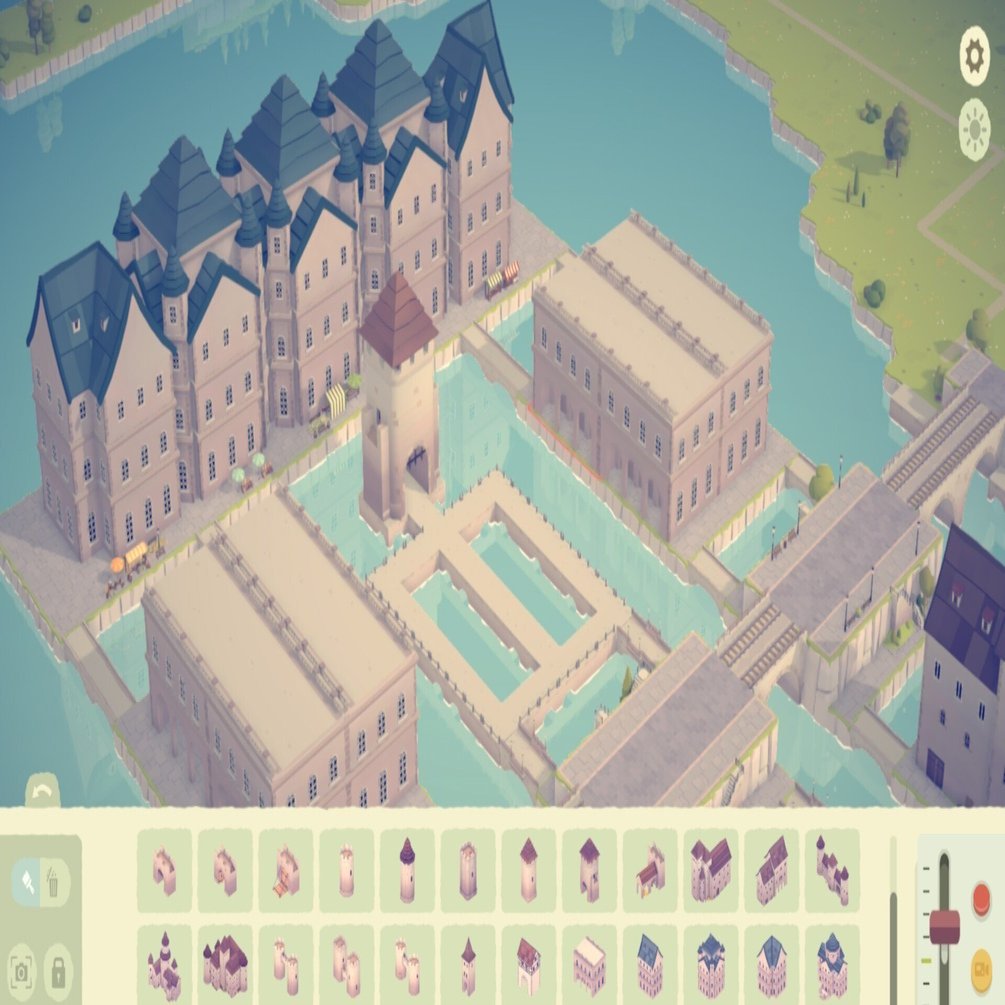1005x1005 pixels.
Task: Choose the purple-spired castle in the bottom row
Action: [164, 965]
